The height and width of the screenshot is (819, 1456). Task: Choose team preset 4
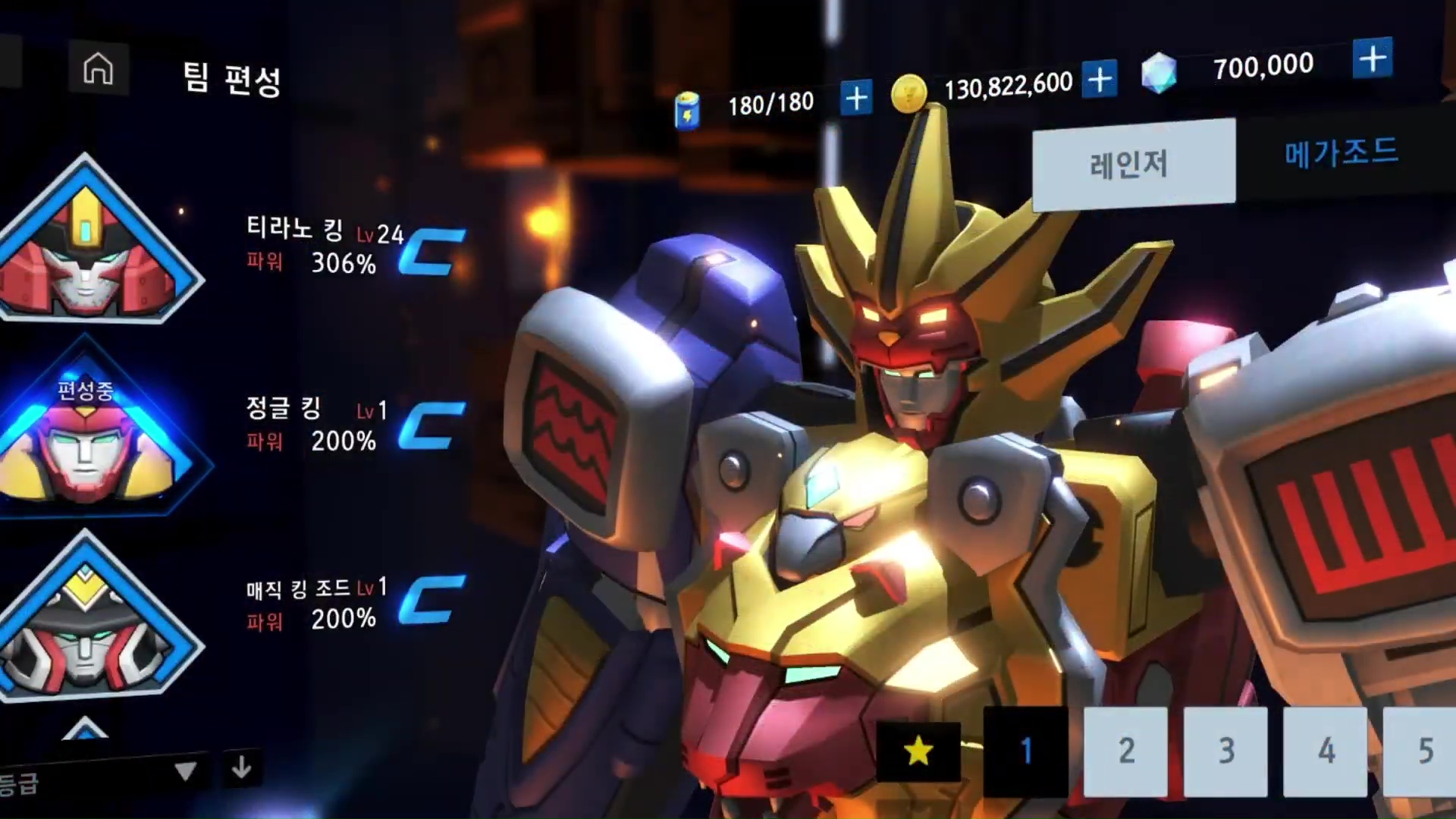[1325, 751]
